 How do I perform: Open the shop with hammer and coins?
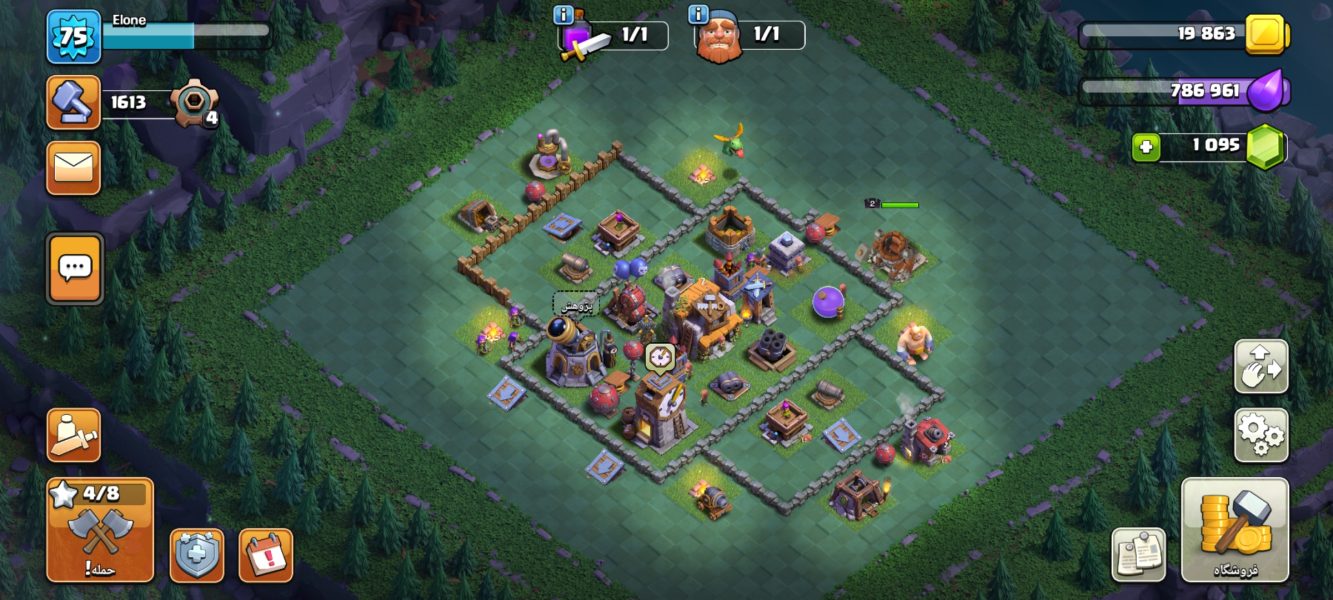coord(1234,530)
